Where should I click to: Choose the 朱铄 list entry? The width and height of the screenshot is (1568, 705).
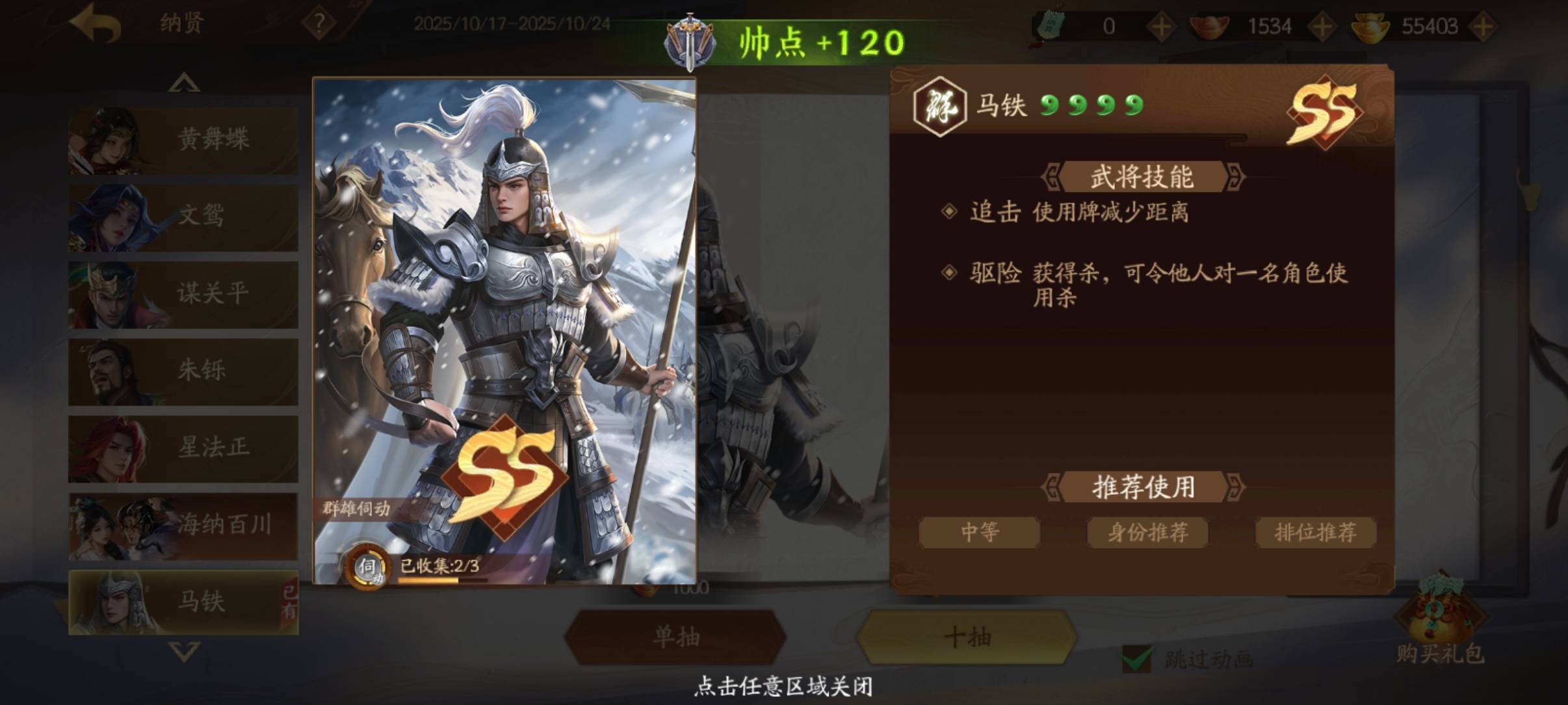(183, 371)
